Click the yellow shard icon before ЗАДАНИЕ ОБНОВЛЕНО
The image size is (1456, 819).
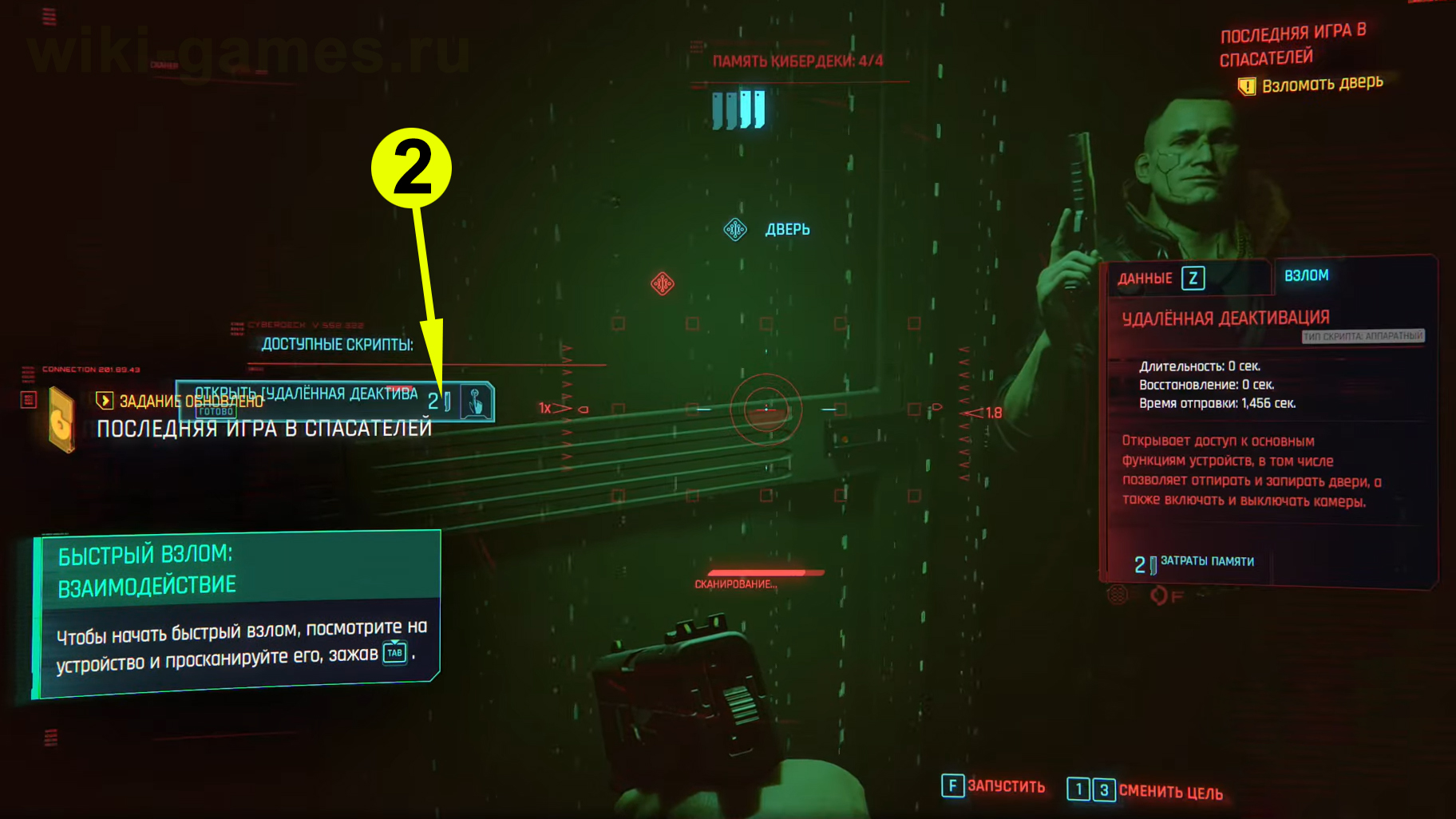click(104, 402)
